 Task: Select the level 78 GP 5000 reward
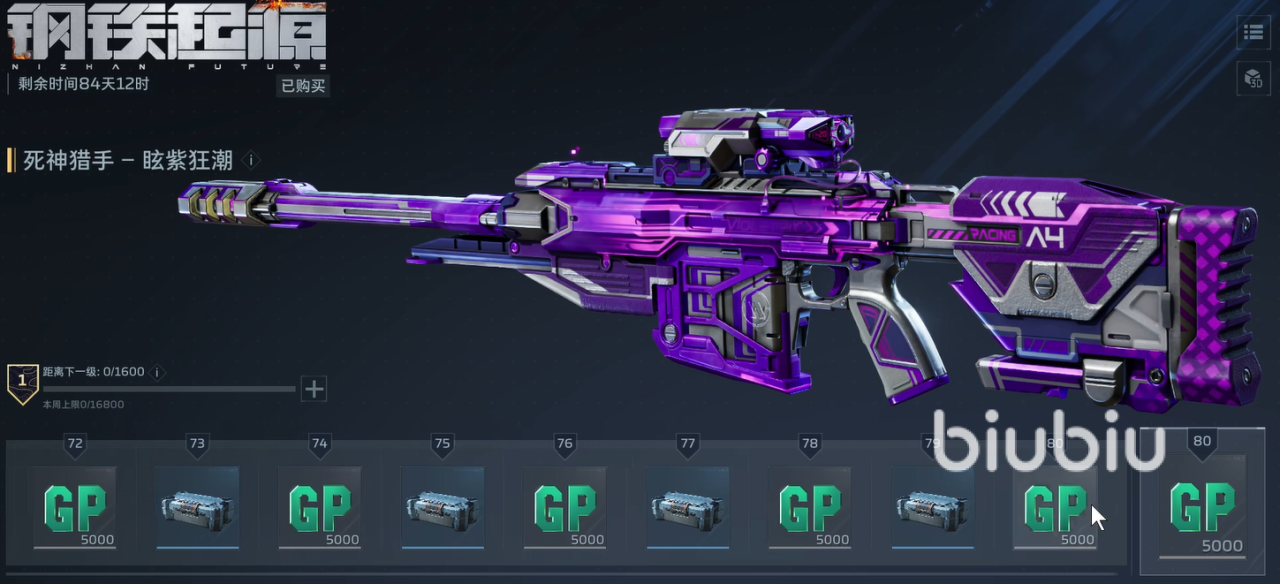[810, 507]
